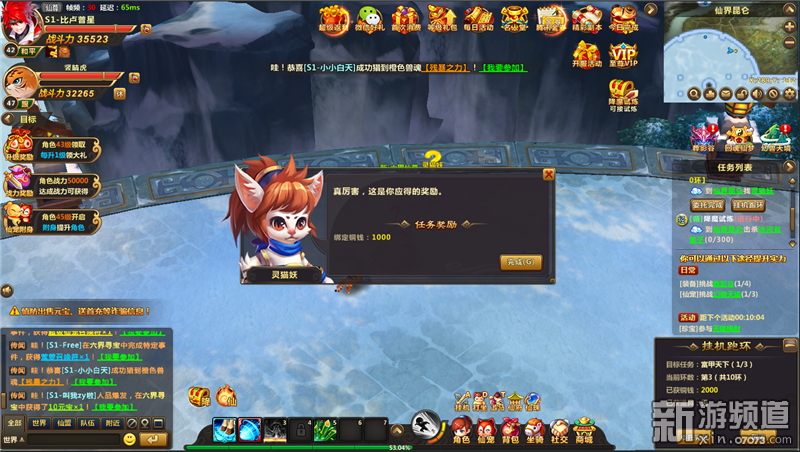The height and width of the screenshot is (452, 800).
Task: Click 我要参加 link in the top announcement
Action: [505, 67]
